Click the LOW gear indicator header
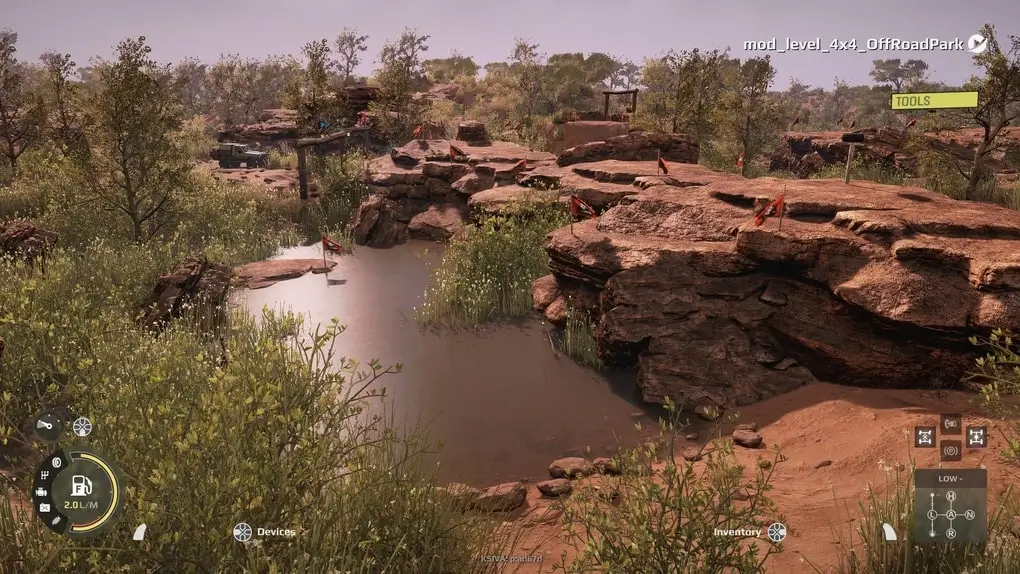Image resolution: width=1020 pixels, height=574 pixels. point(949,478)
